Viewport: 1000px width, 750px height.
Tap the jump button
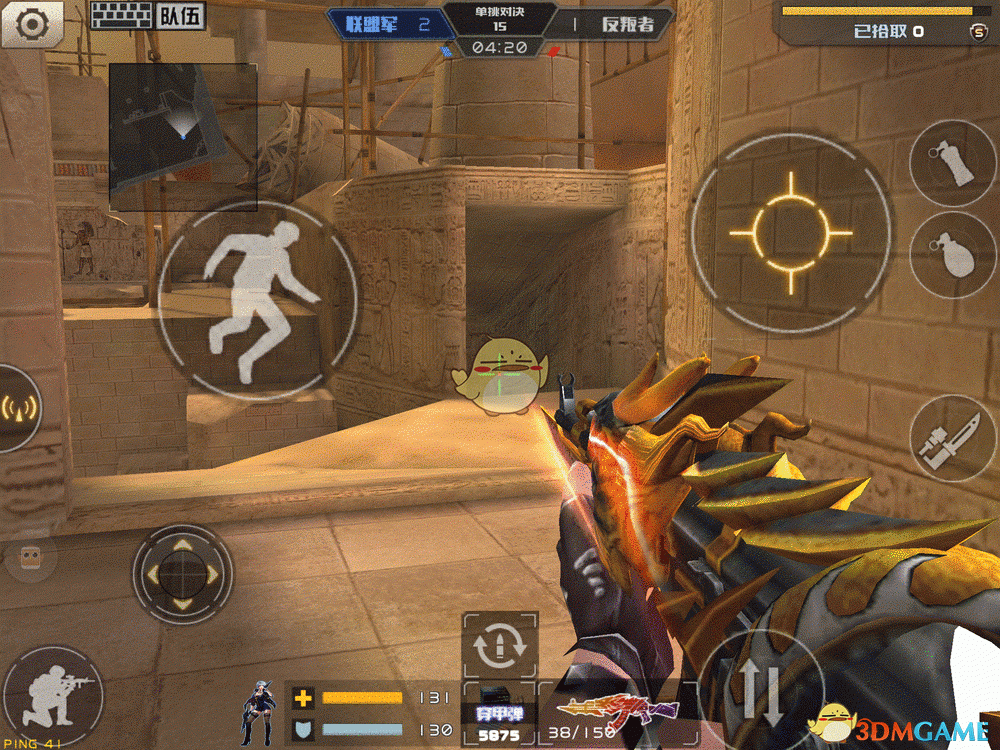[257, 301]
